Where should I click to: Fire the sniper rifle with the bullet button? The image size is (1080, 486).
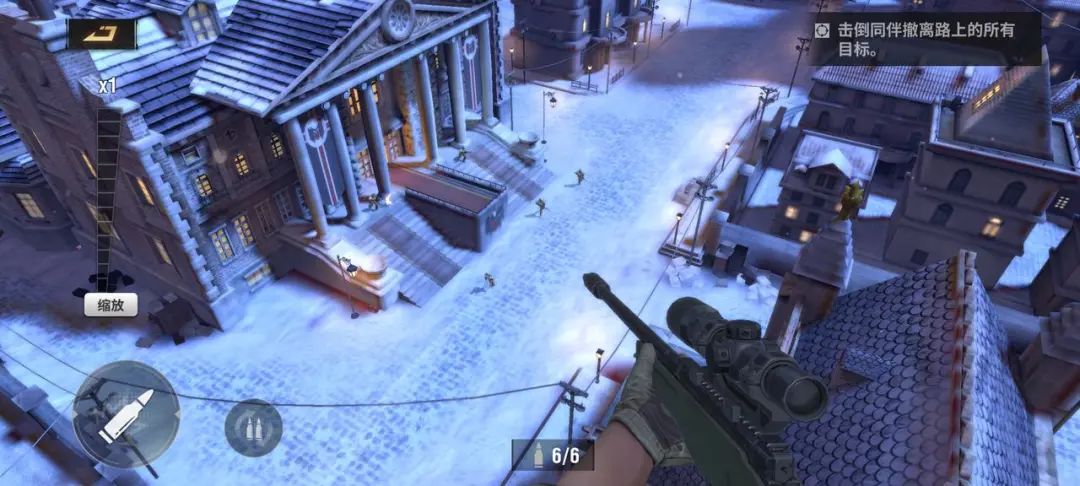tap(126, 414)
